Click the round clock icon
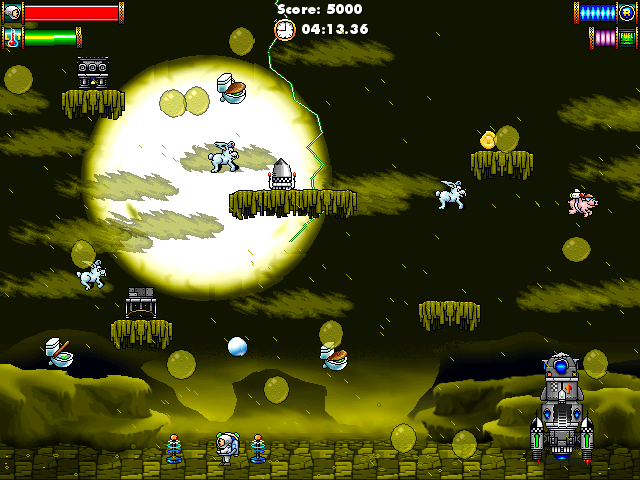 [285, 29]
